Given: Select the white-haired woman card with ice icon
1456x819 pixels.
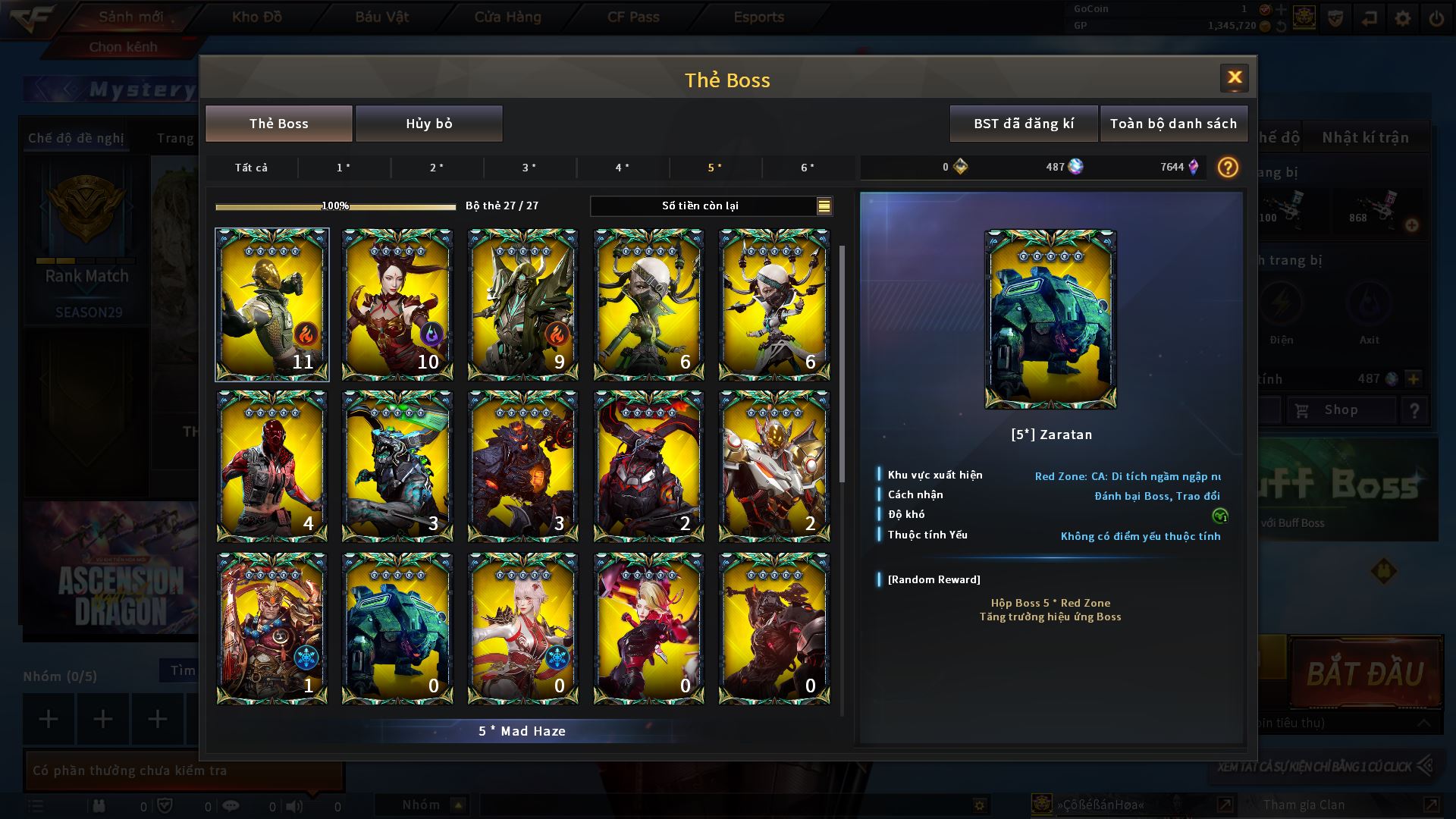Looking at the screenshot, I should point(522,628).
